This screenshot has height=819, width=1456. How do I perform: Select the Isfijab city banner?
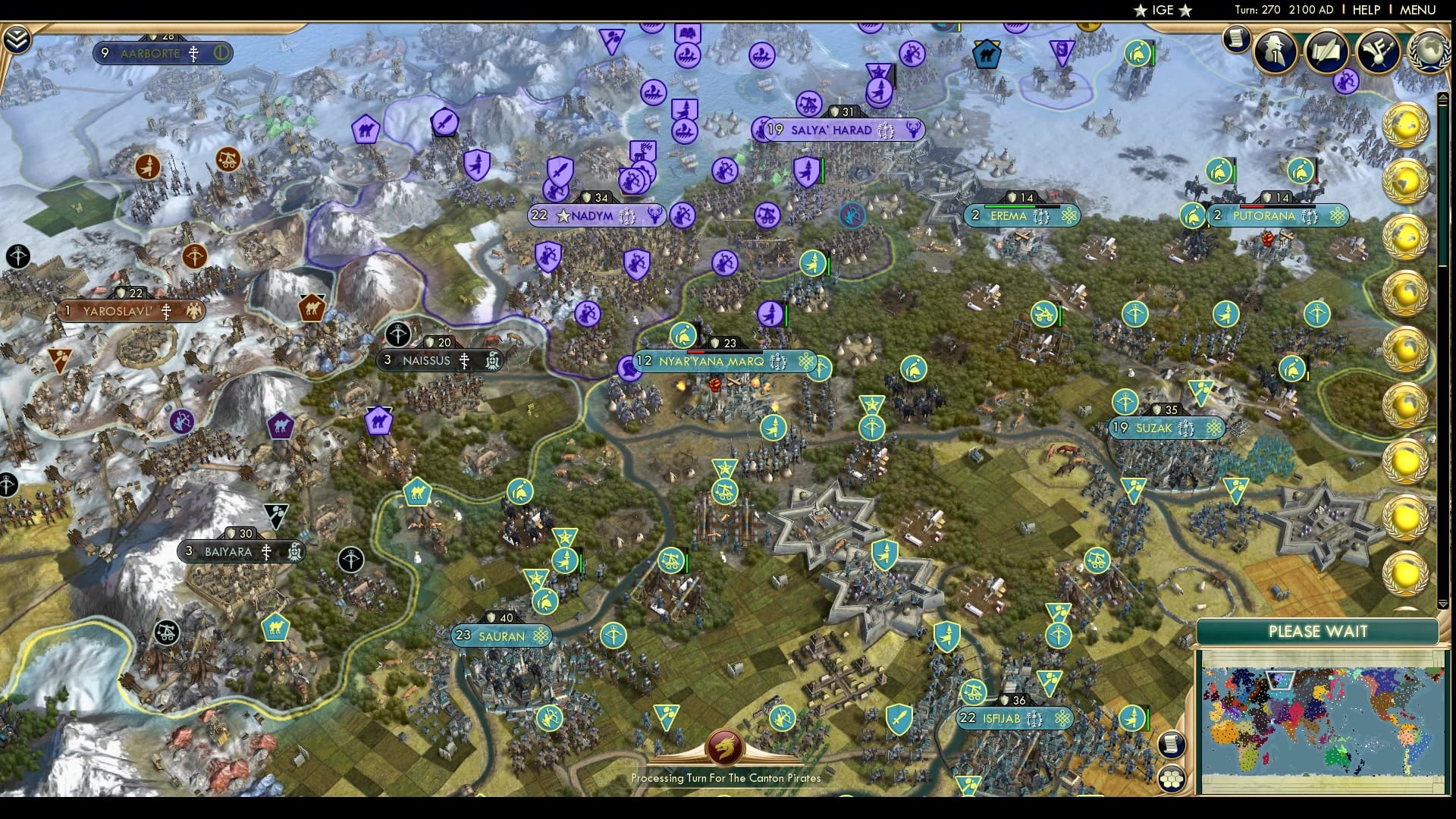[x=1015, y=719]
